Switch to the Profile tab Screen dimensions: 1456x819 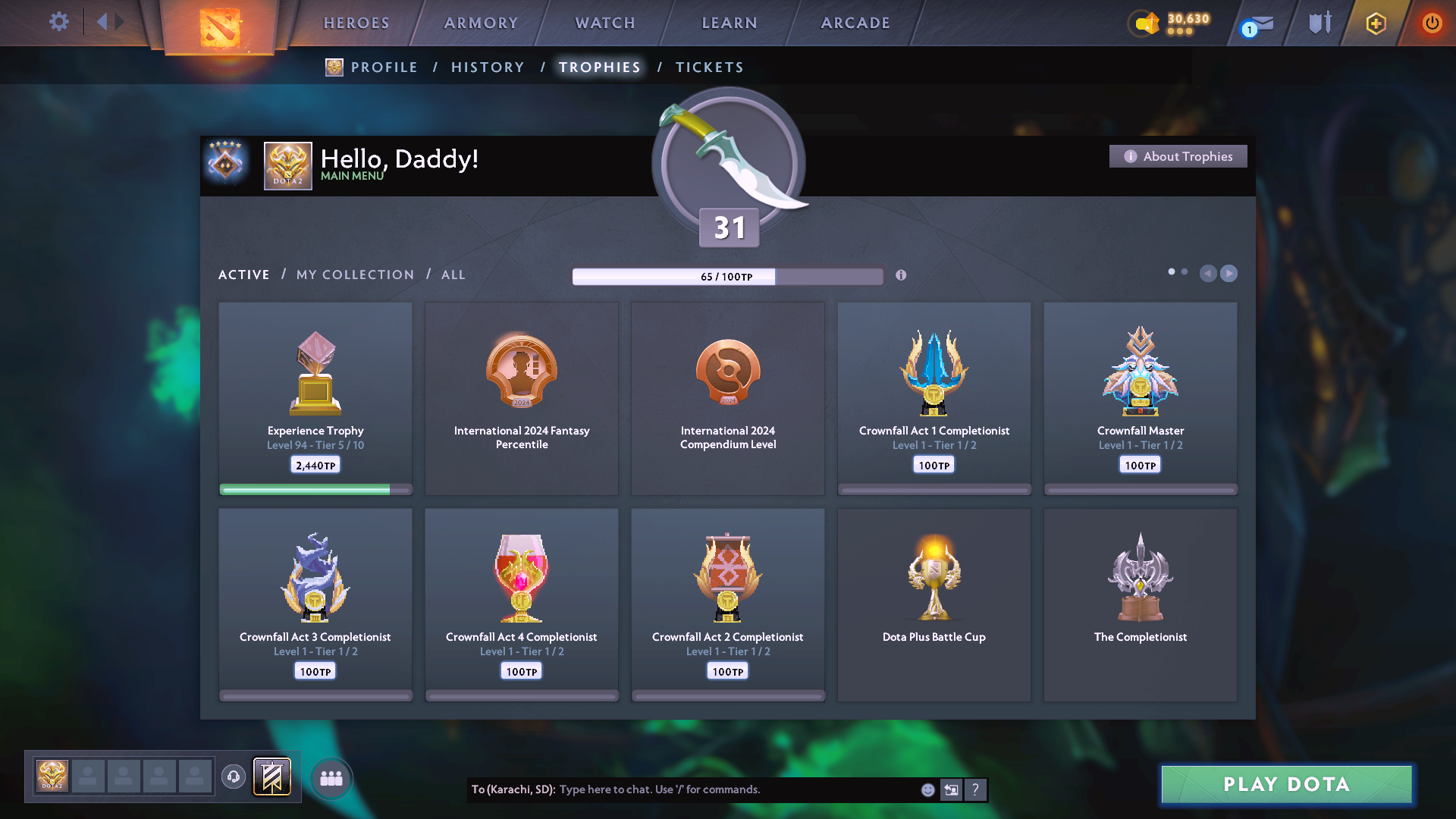coord(384,67)
